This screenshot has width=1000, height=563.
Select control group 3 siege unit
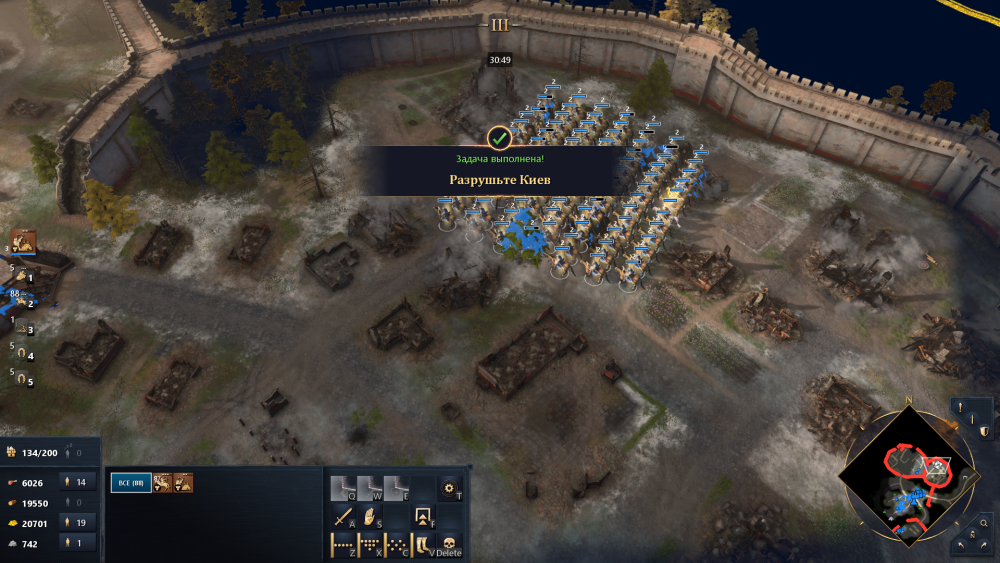[x=22, y=328]
